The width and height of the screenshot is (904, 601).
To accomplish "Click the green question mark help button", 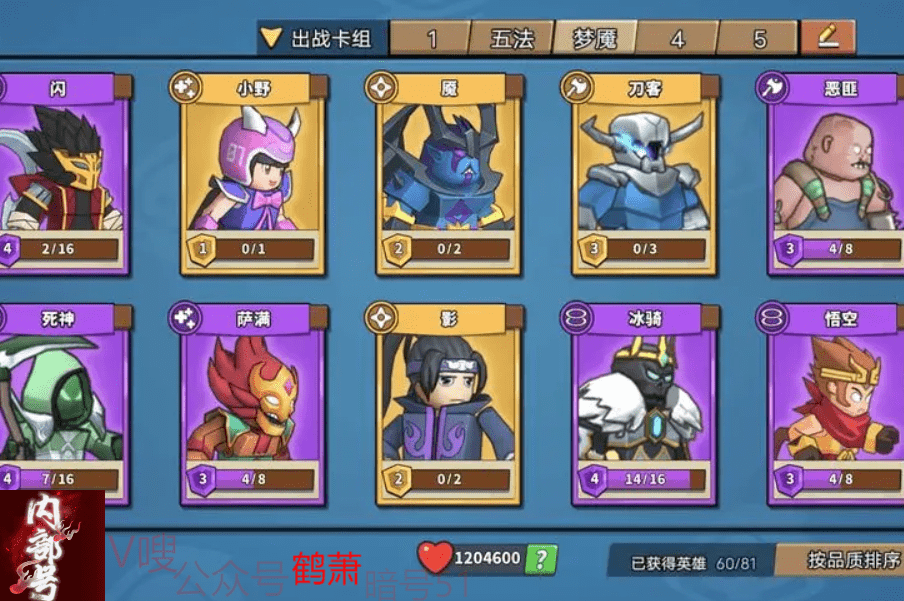I will coord(540,558).
